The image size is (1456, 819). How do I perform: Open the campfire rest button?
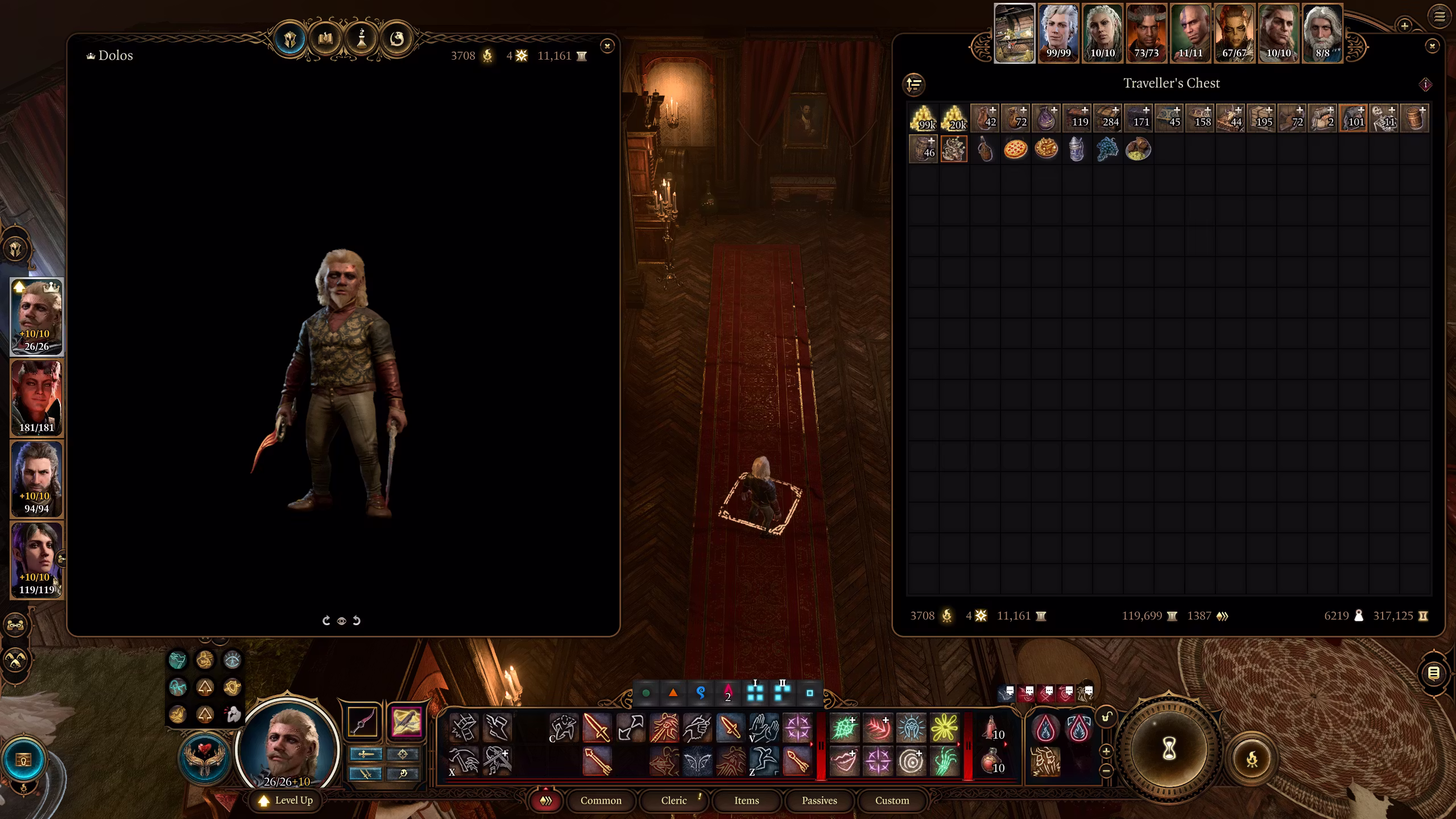tap(1252, 759)
